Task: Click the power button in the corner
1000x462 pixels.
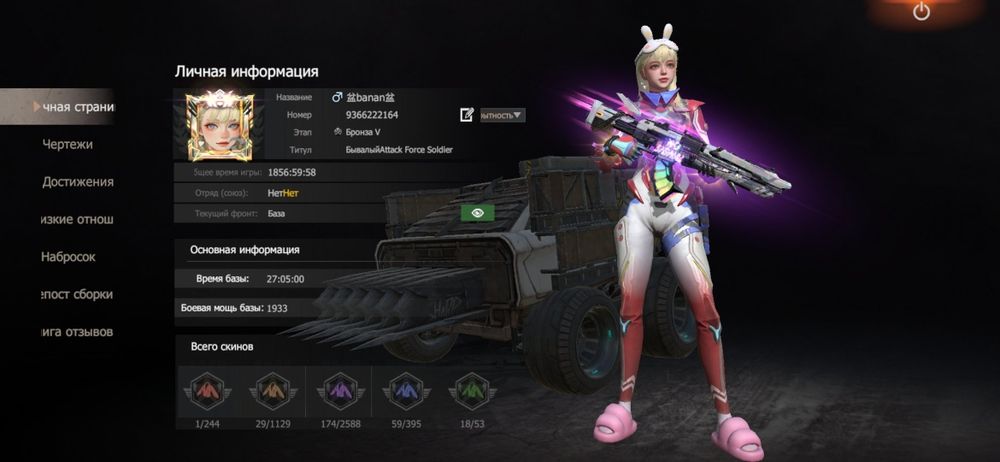Action: 921,12
